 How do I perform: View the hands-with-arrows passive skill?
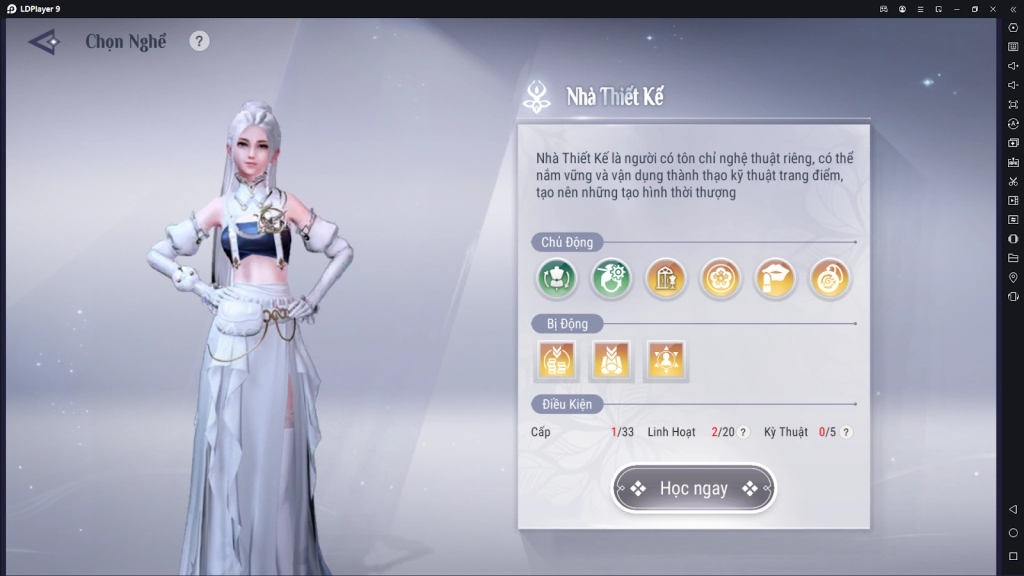point(611,360)
